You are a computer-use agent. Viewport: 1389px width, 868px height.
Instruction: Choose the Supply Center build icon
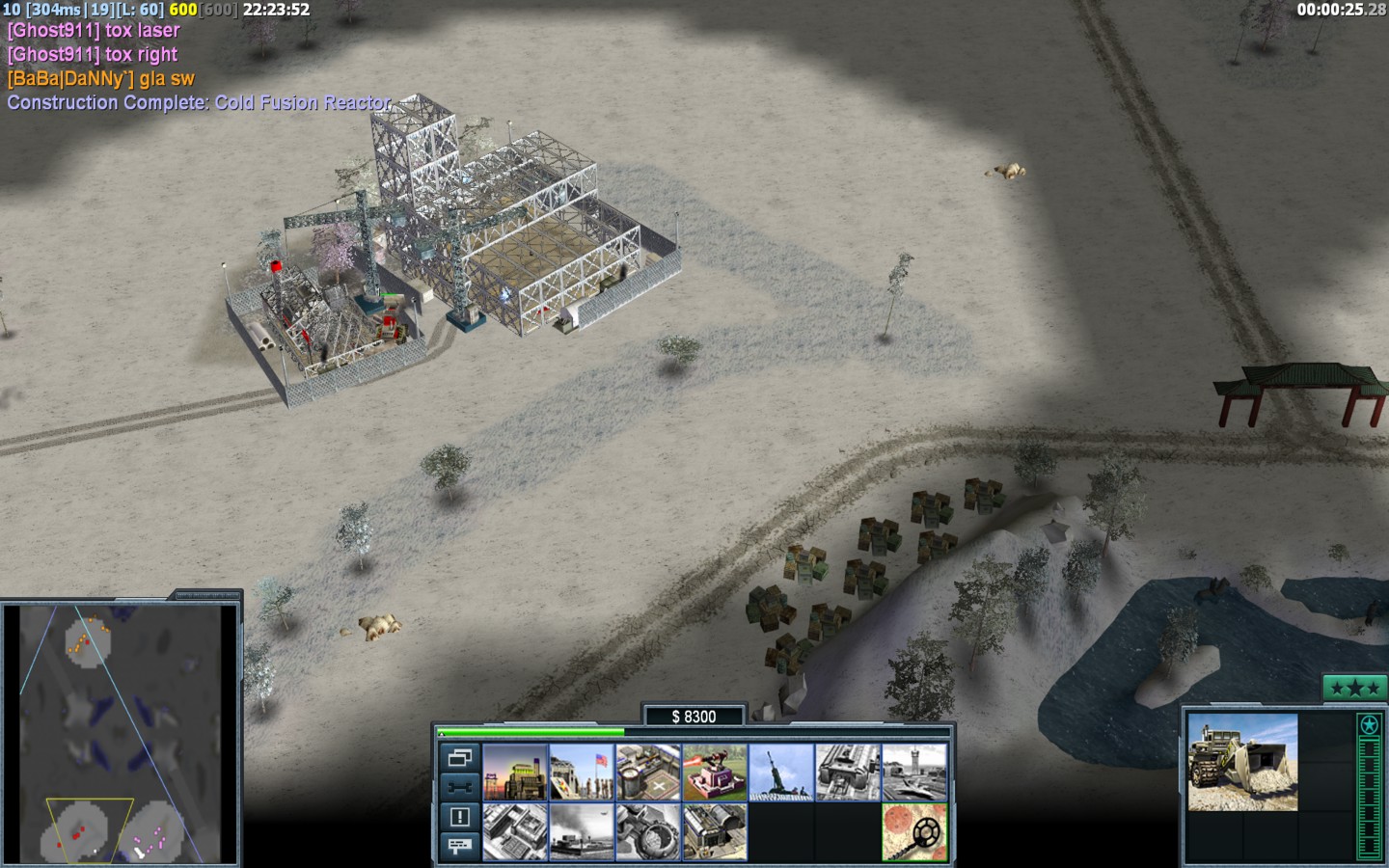tap(648, 773)
